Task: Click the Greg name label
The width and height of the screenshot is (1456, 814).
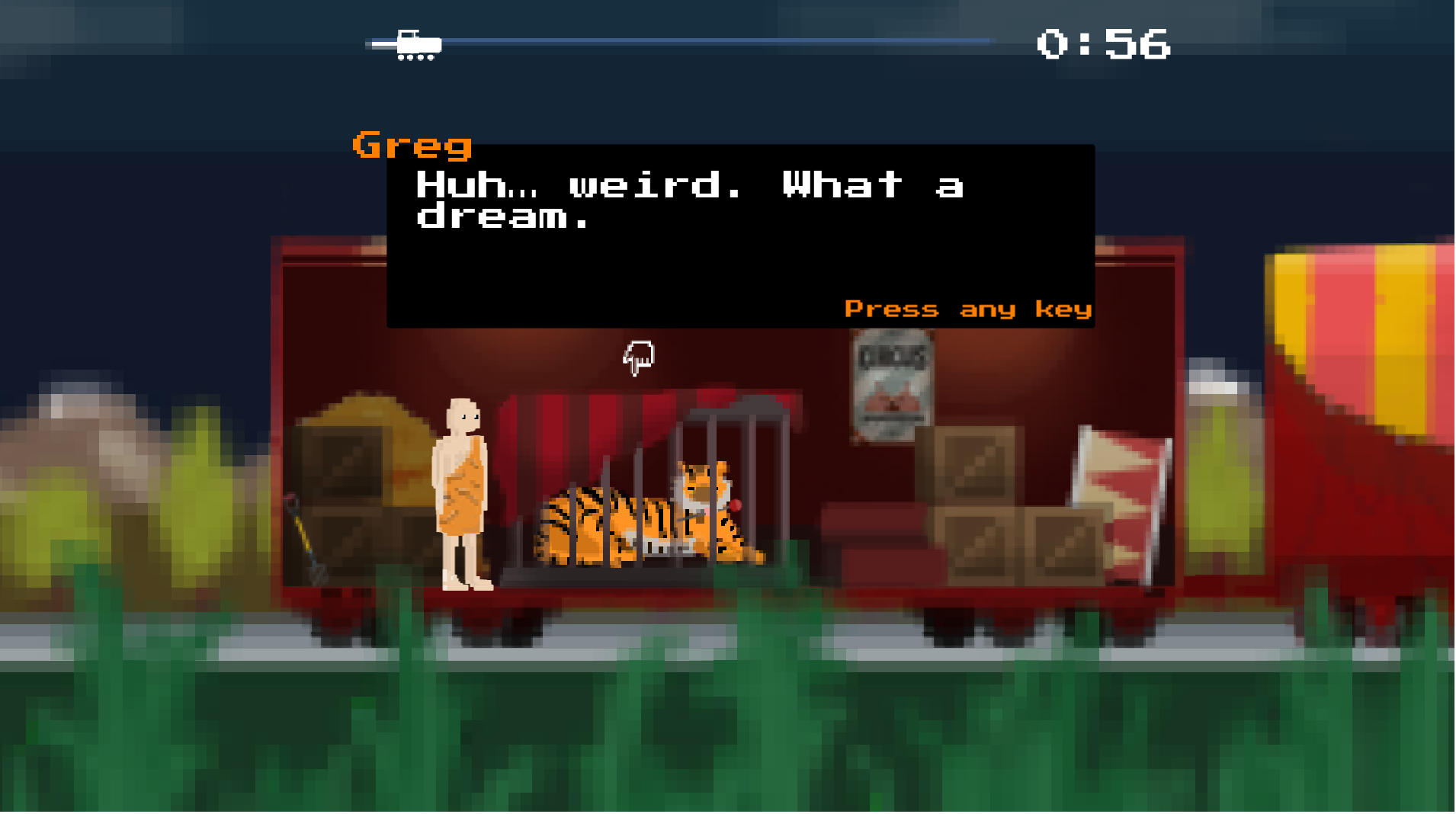Action: pos(412,146)
